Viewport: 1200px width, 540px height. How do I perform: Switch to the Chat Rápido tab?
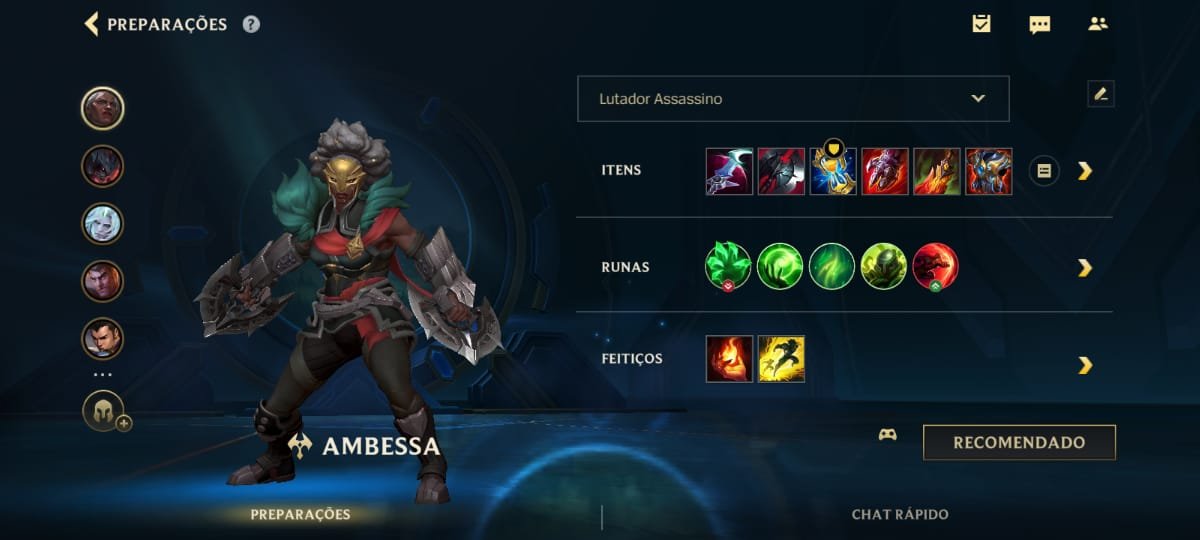tap(900, 514)
